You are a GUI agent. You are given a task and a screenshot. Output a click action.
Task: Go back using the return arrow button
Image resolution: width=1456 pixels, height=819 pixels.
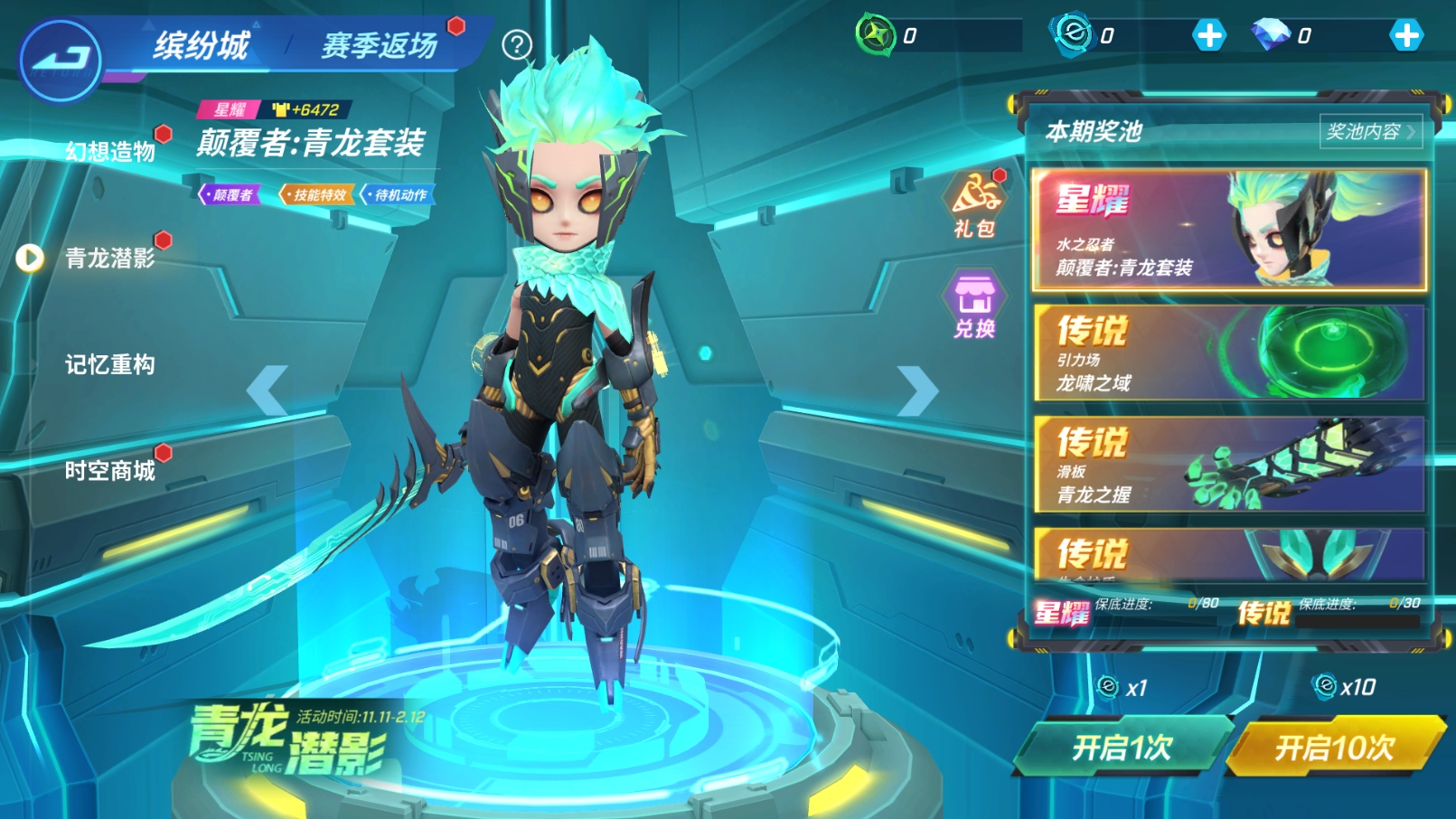pyautogui.click(x=60, y=60)
